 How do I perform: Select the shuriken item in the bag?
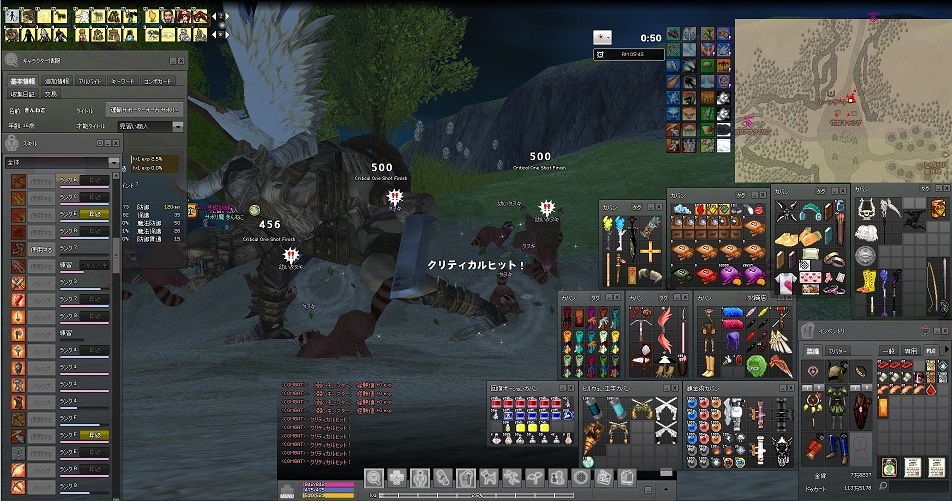(785, 209)
